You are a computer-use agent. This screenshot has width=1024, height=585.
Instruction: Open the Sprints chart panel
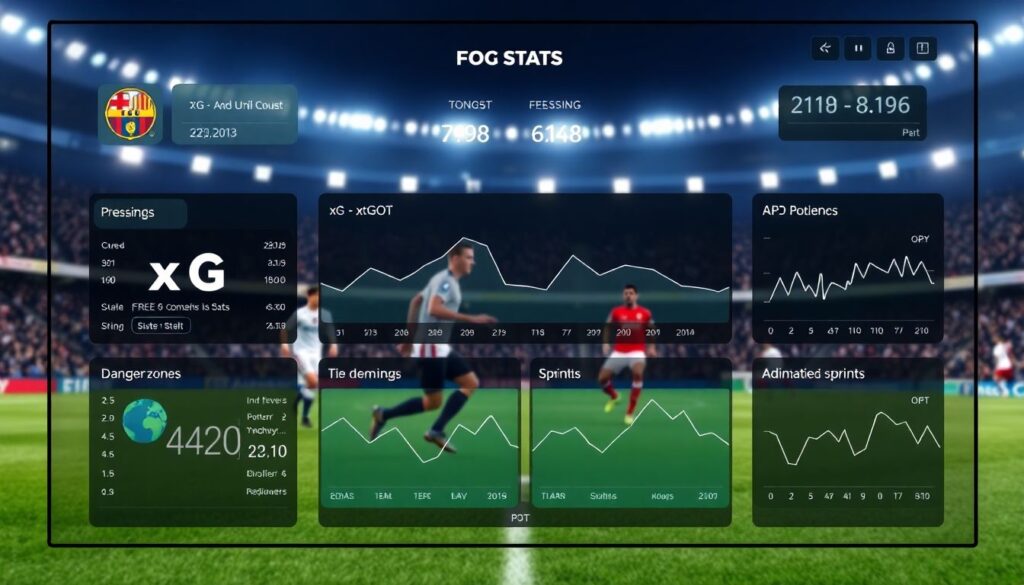[x=630, y=442]
